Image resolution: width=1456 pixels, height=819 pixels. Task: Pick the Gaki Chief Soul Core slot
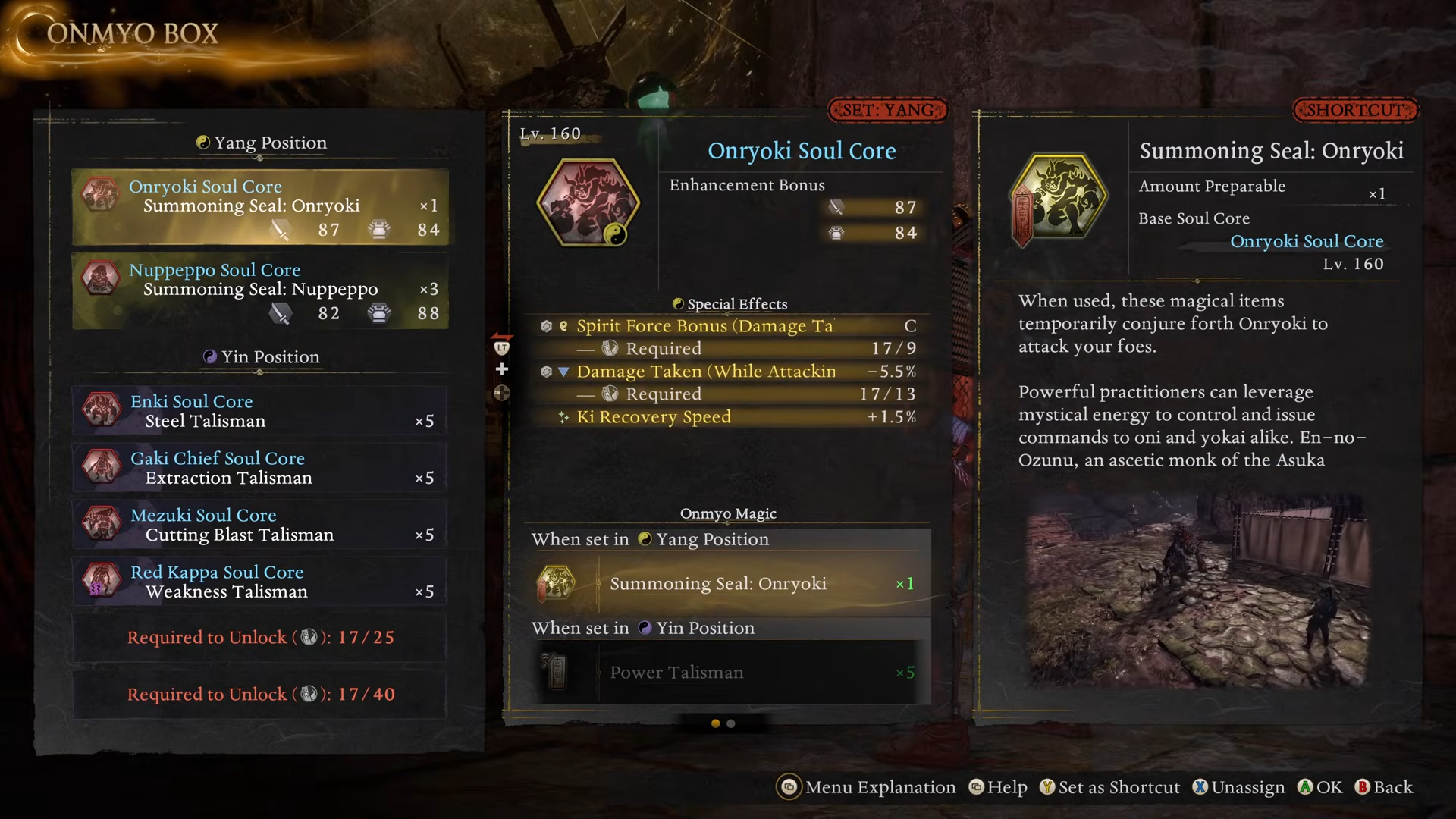[x=260, y=468]
